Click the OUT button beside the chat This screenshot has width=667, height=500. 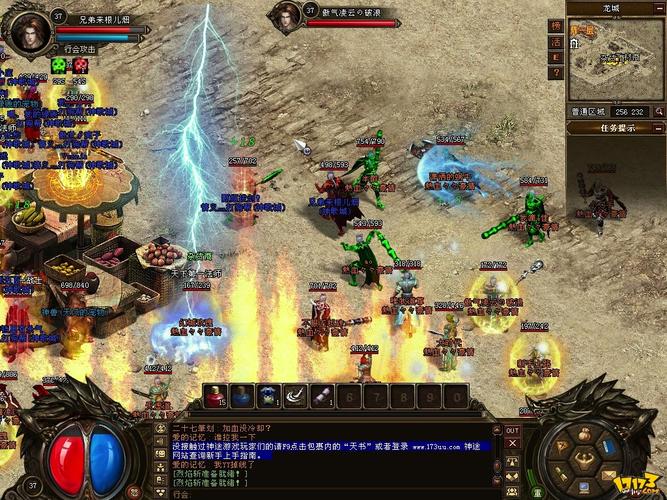point(512,430)
